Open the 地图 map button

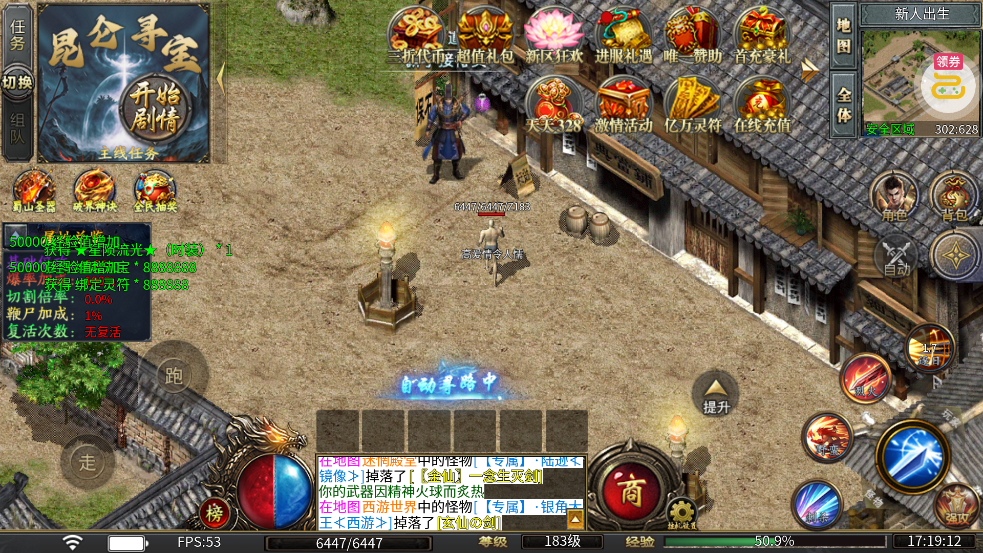click(x=844, y=35)
